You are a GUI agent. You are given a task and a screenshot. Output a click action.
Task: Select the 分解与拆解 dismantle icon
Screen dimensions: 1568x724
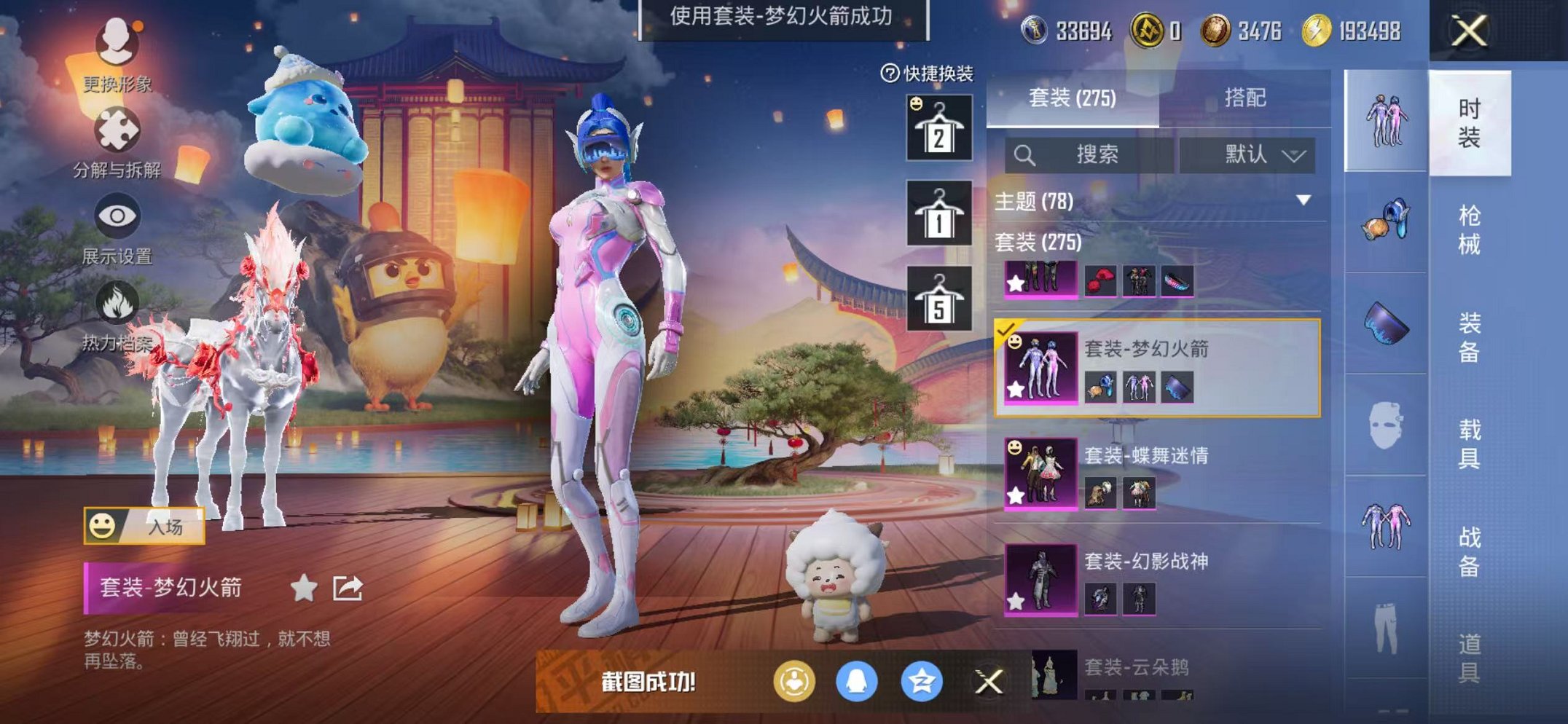coord(117,127)
